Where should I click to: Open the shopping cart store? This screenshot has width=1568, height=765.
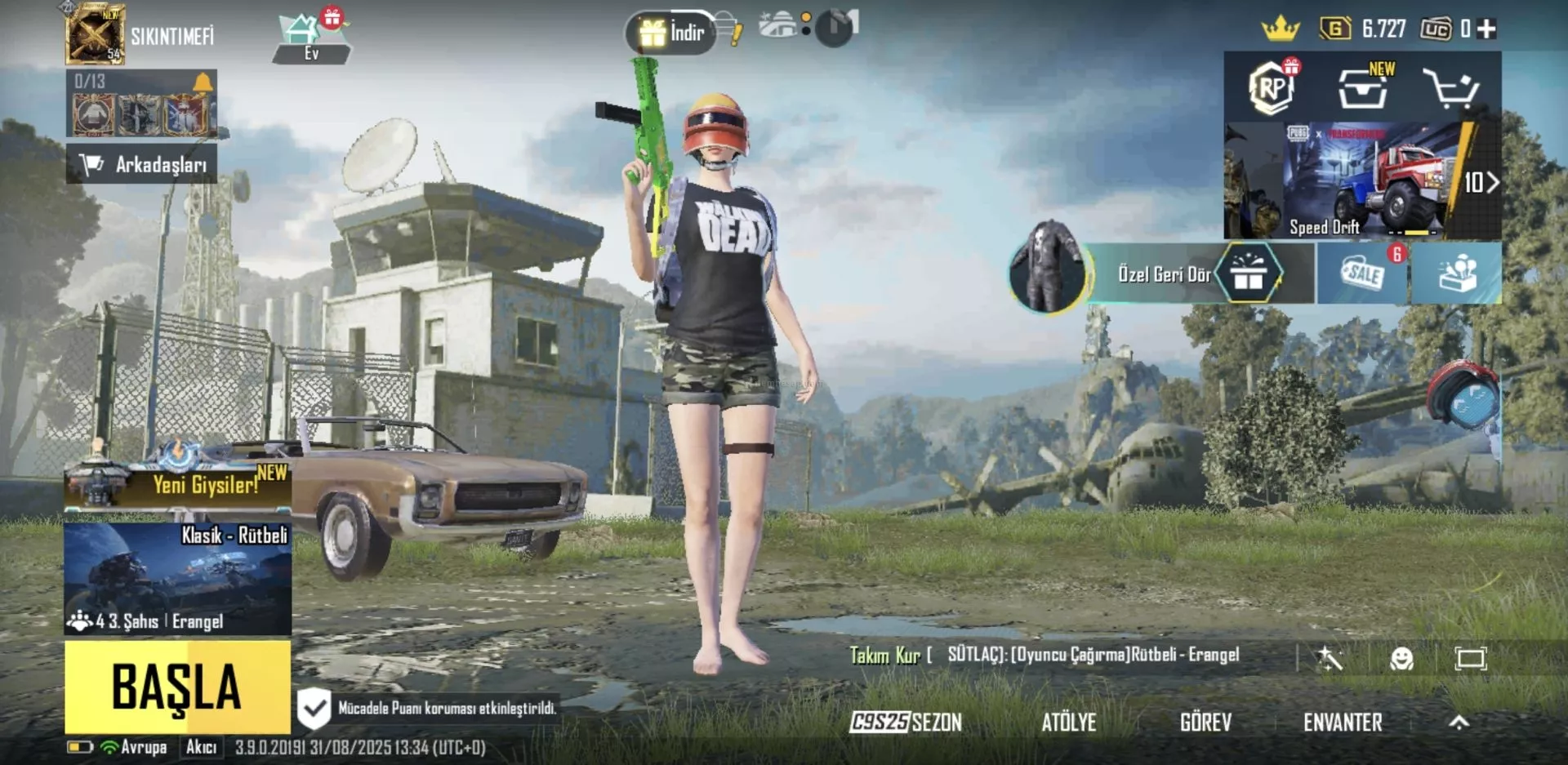pos(1450,88)
